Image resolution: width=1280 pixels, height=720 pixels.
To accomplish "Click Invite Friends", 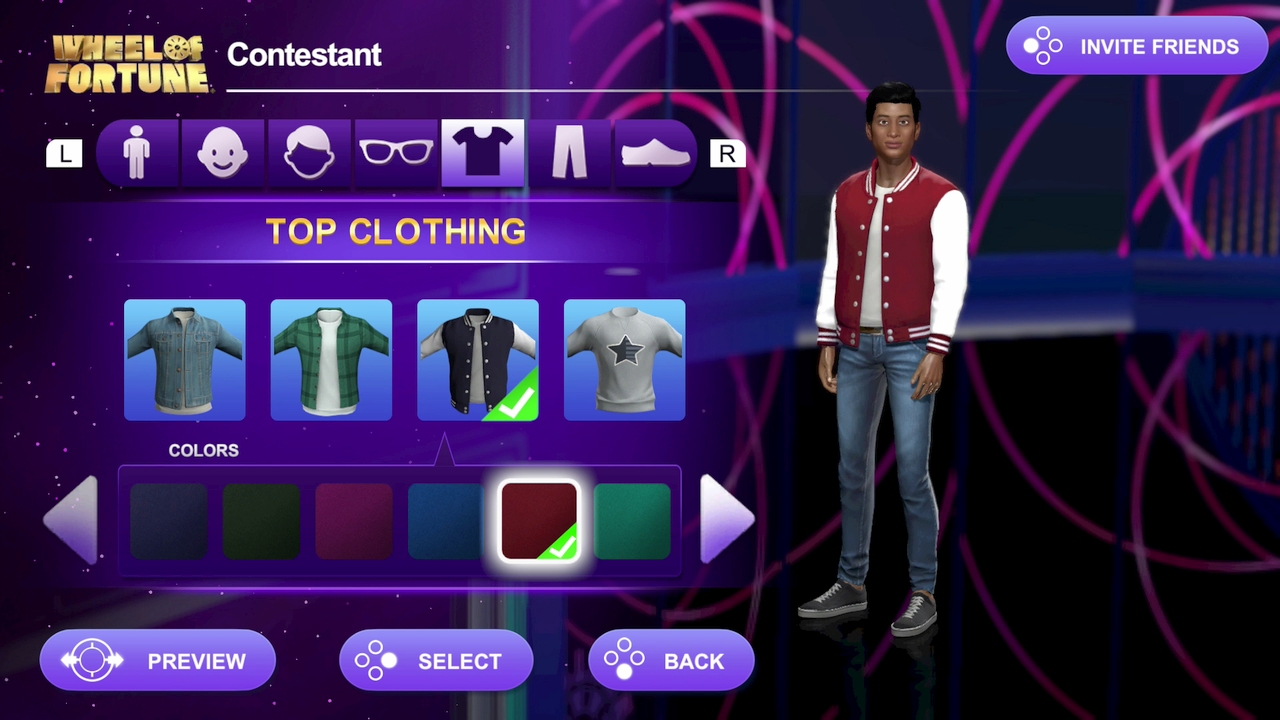I will (1137, 46).
